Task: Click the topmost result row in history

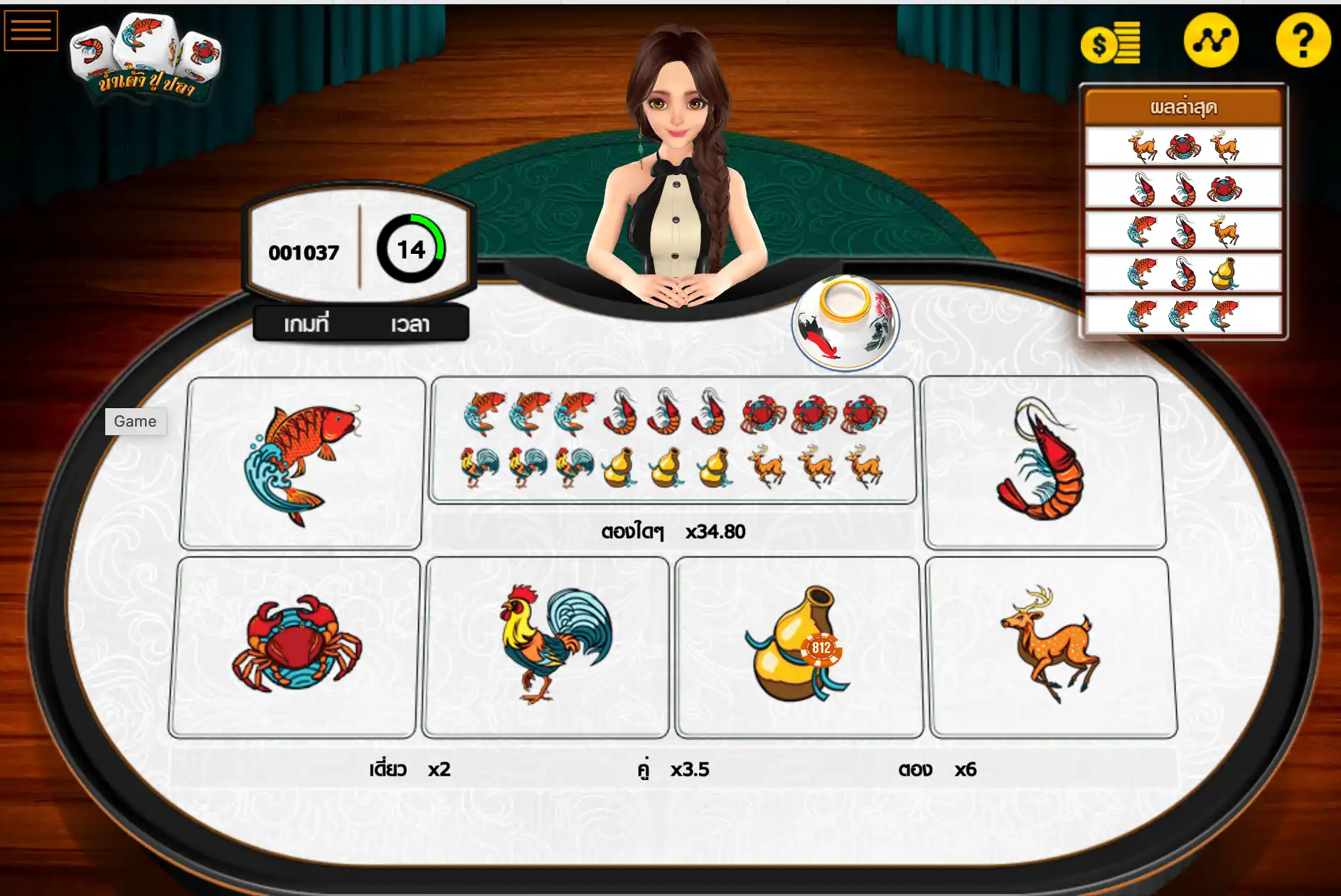Action: tap(1182, 144)
